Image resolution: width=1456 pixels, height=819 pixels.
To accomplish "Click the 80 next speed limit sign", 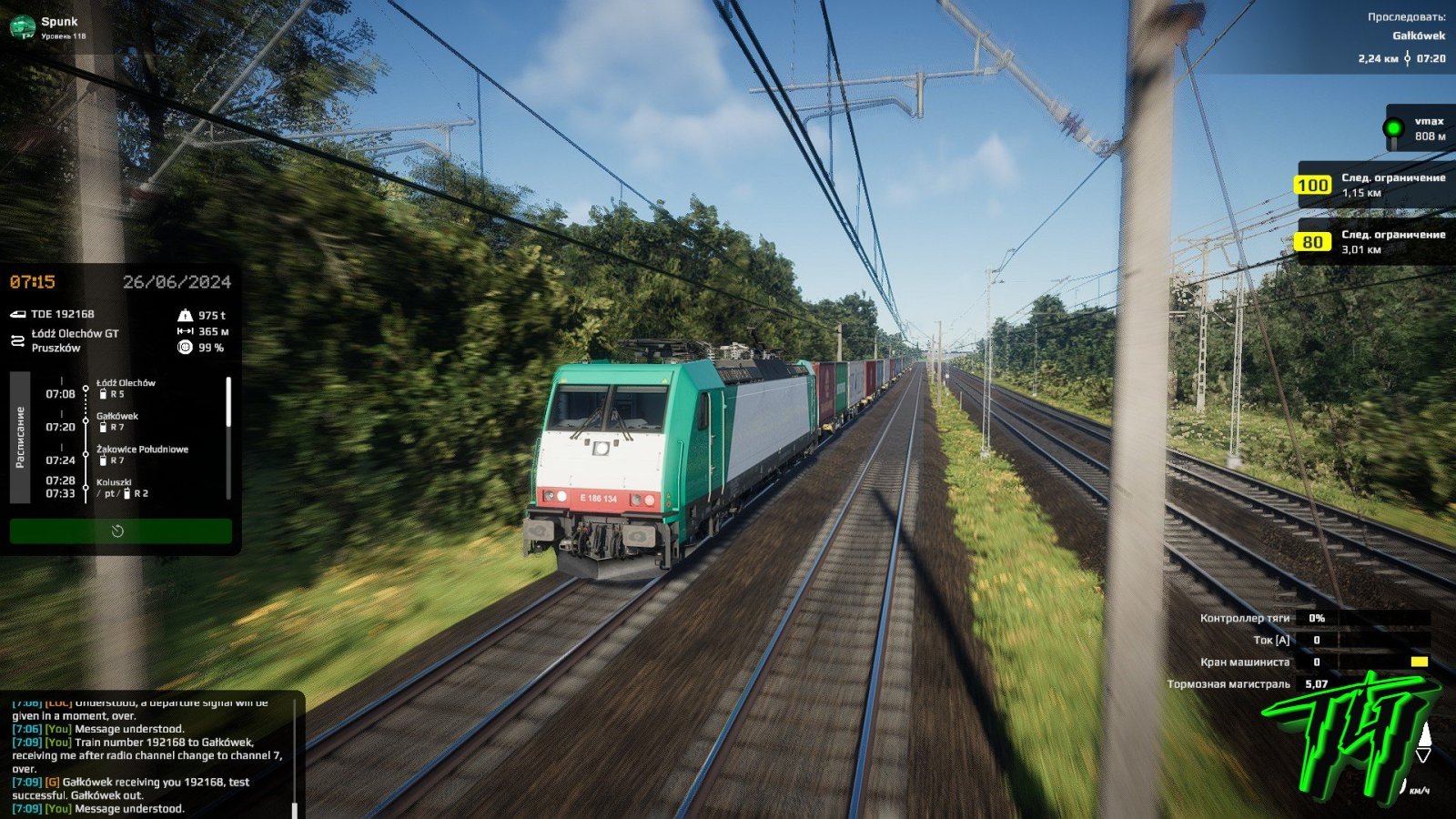I will [1312, 242].
